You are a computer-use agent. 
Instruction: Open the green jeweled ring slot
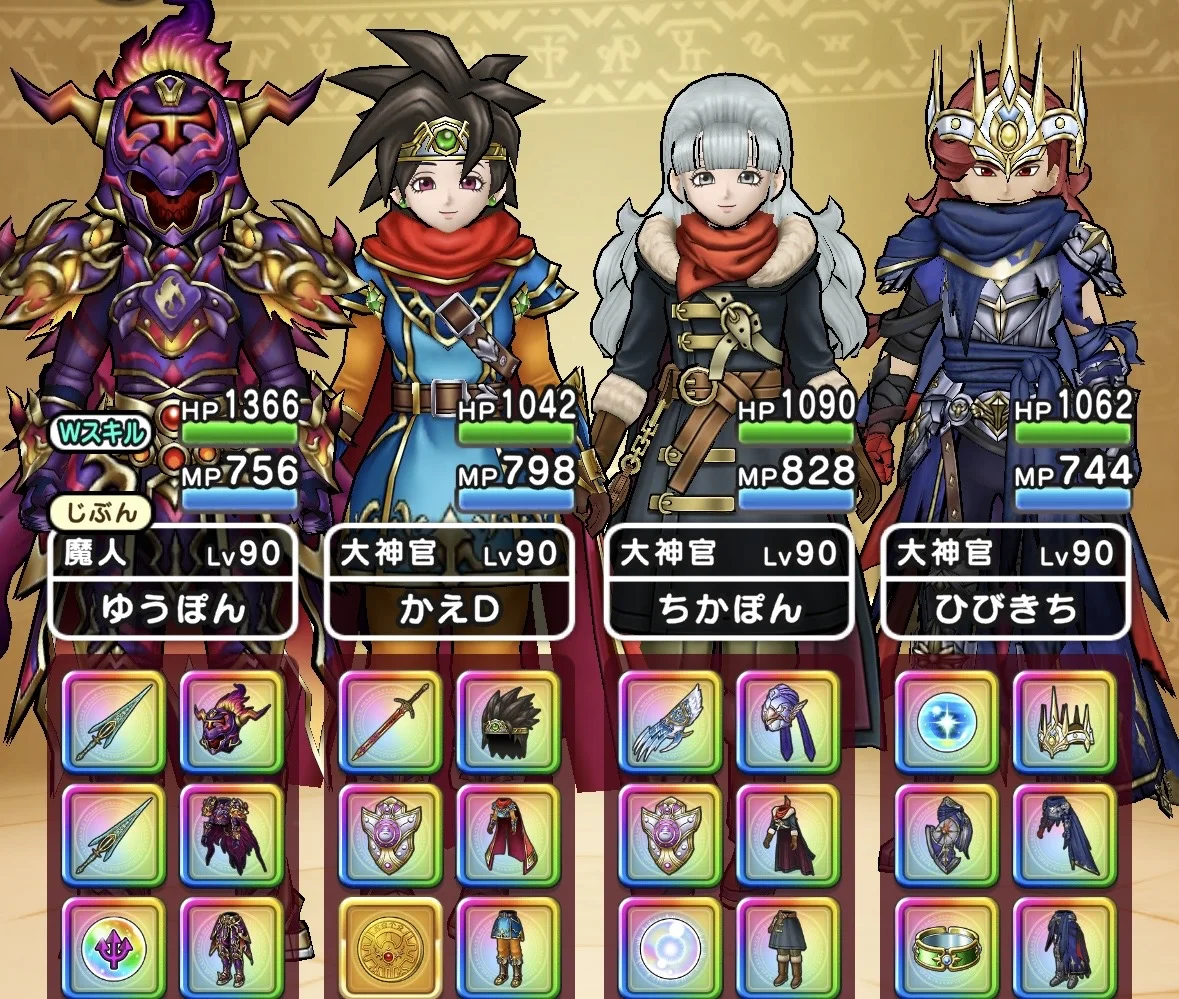[946, 945]
